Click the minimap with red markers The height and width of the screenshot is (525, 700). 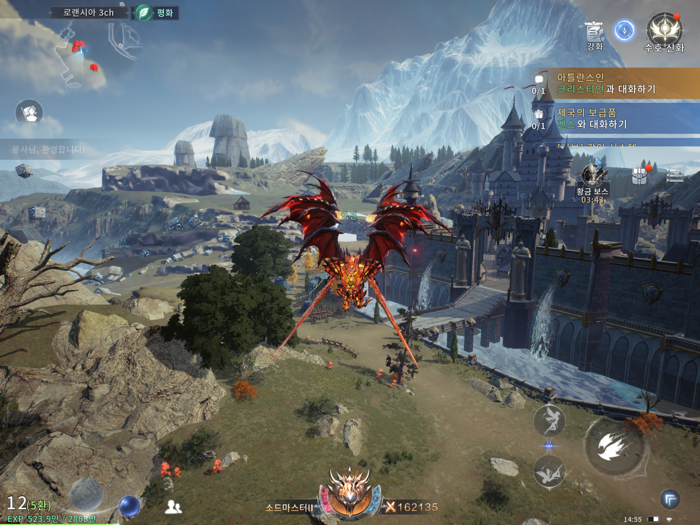pyautogui.click(x=82, y=56)
